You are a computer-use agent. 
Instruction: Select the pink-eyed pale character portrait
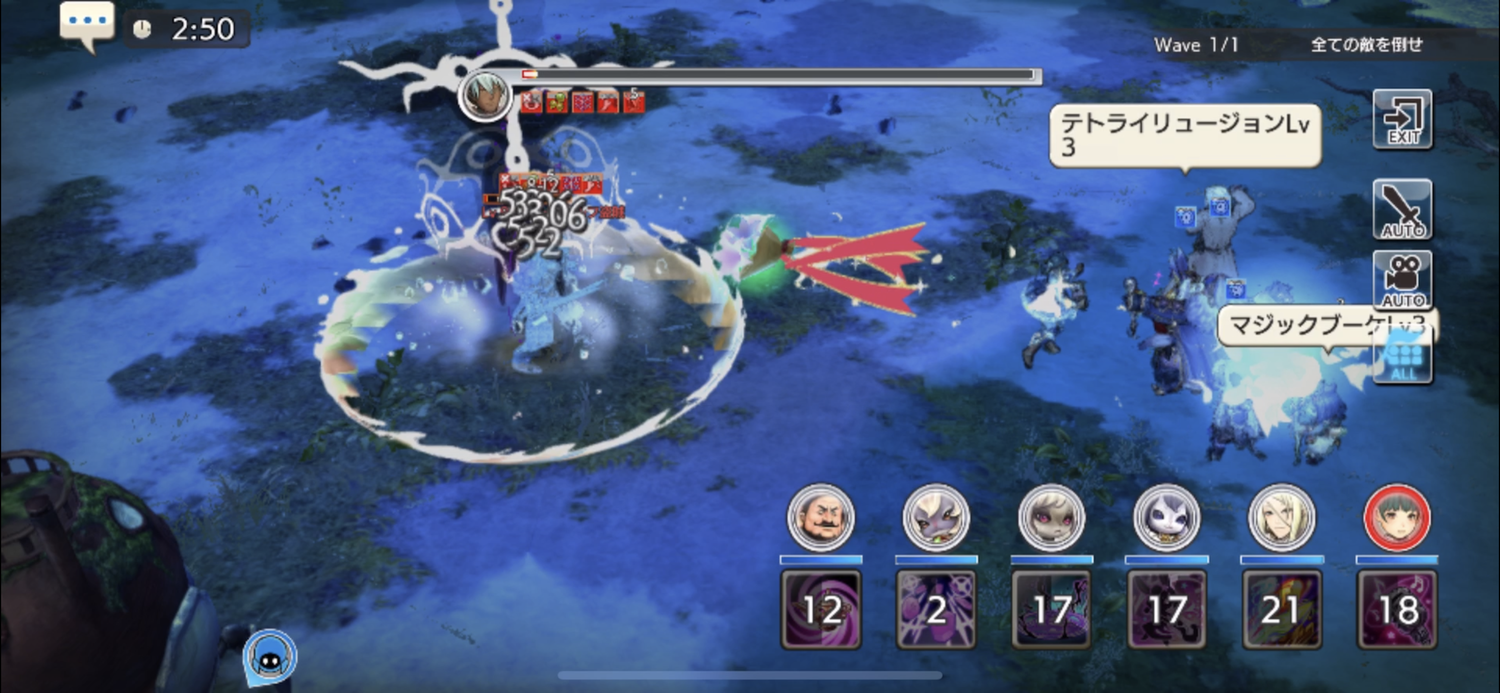(1051, 518)
